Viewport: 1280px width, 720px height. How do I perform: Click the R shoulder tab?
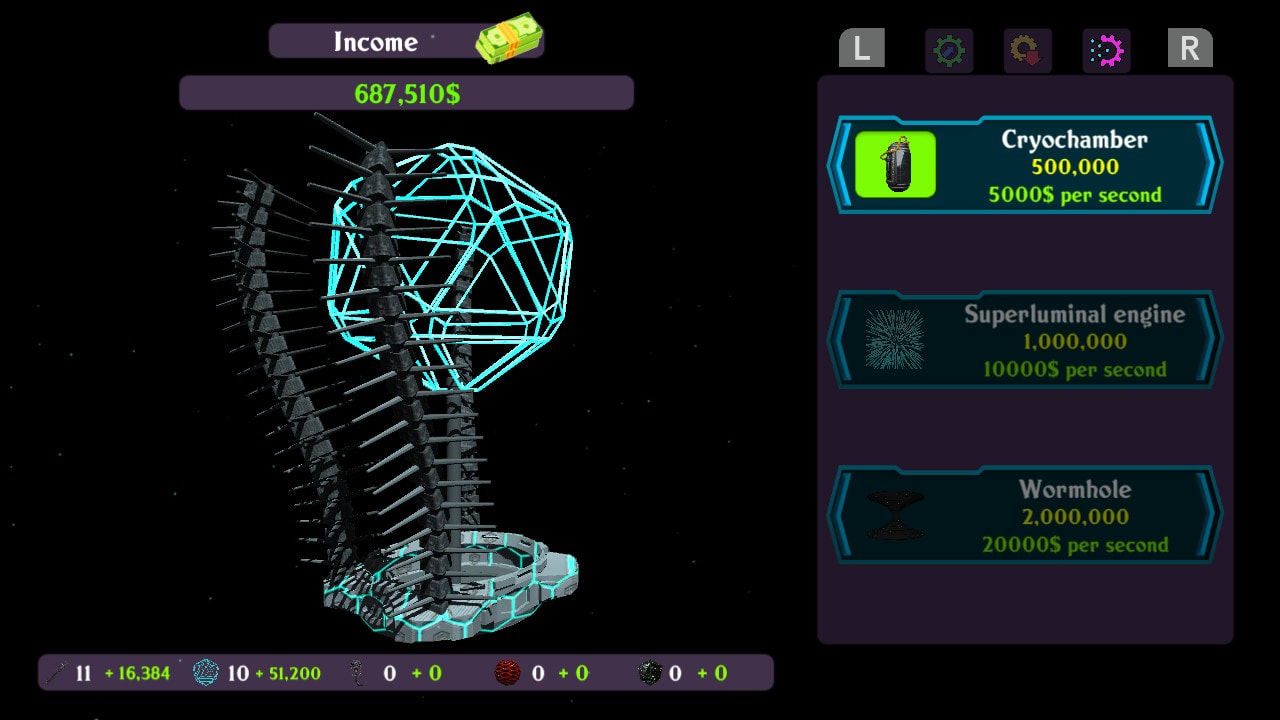click(1190, 48)
